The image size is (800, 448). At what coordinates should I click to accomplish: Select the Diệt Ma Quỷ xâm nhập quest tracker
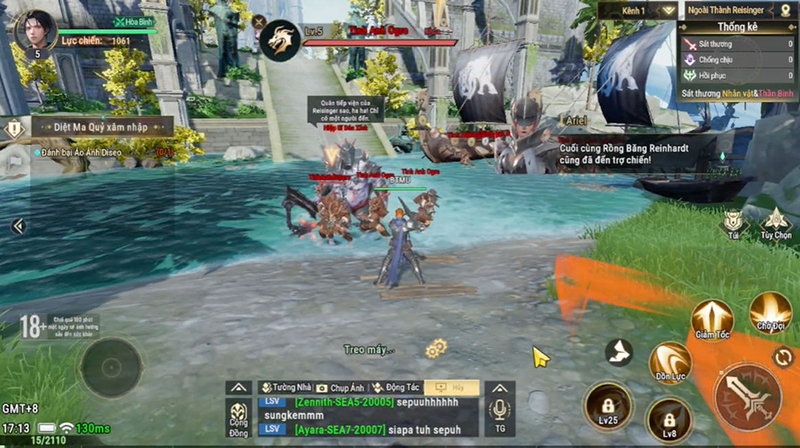pyautogui.click(x=95, y=127)
